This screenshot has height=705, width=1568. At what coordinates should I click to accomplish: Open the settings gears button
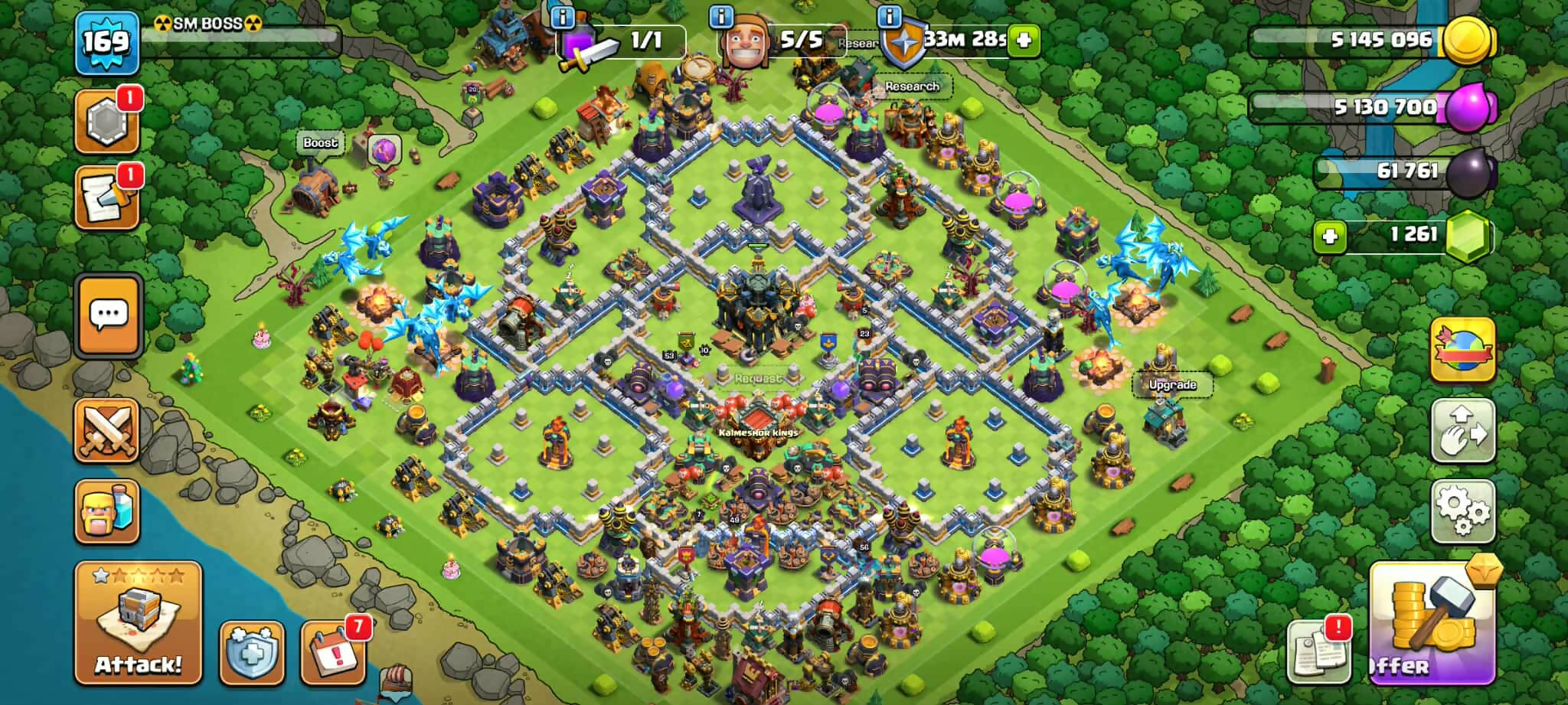[1462, 511]
